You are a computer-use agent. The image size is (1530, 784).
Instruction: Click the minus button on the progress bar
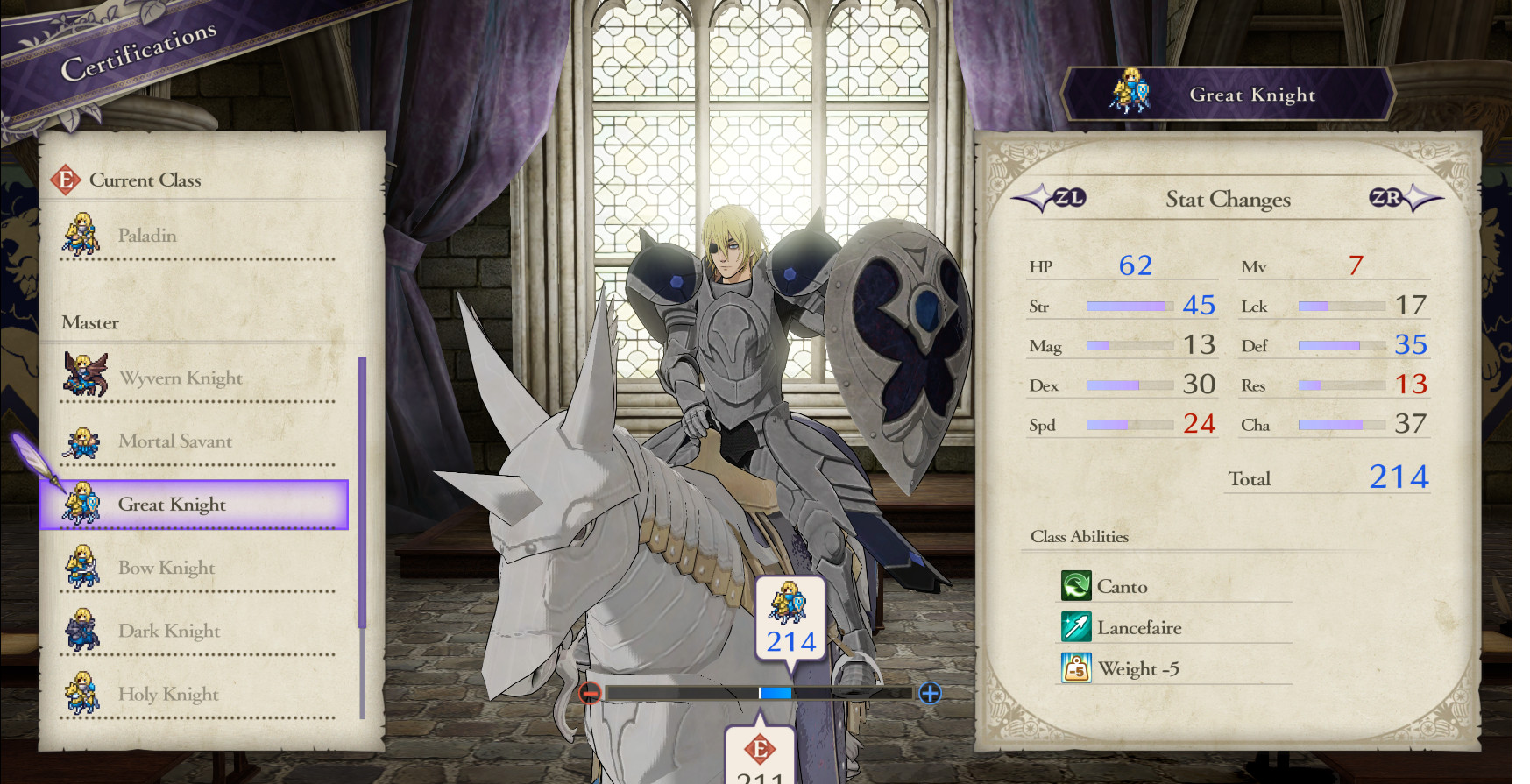click(589, 692)
